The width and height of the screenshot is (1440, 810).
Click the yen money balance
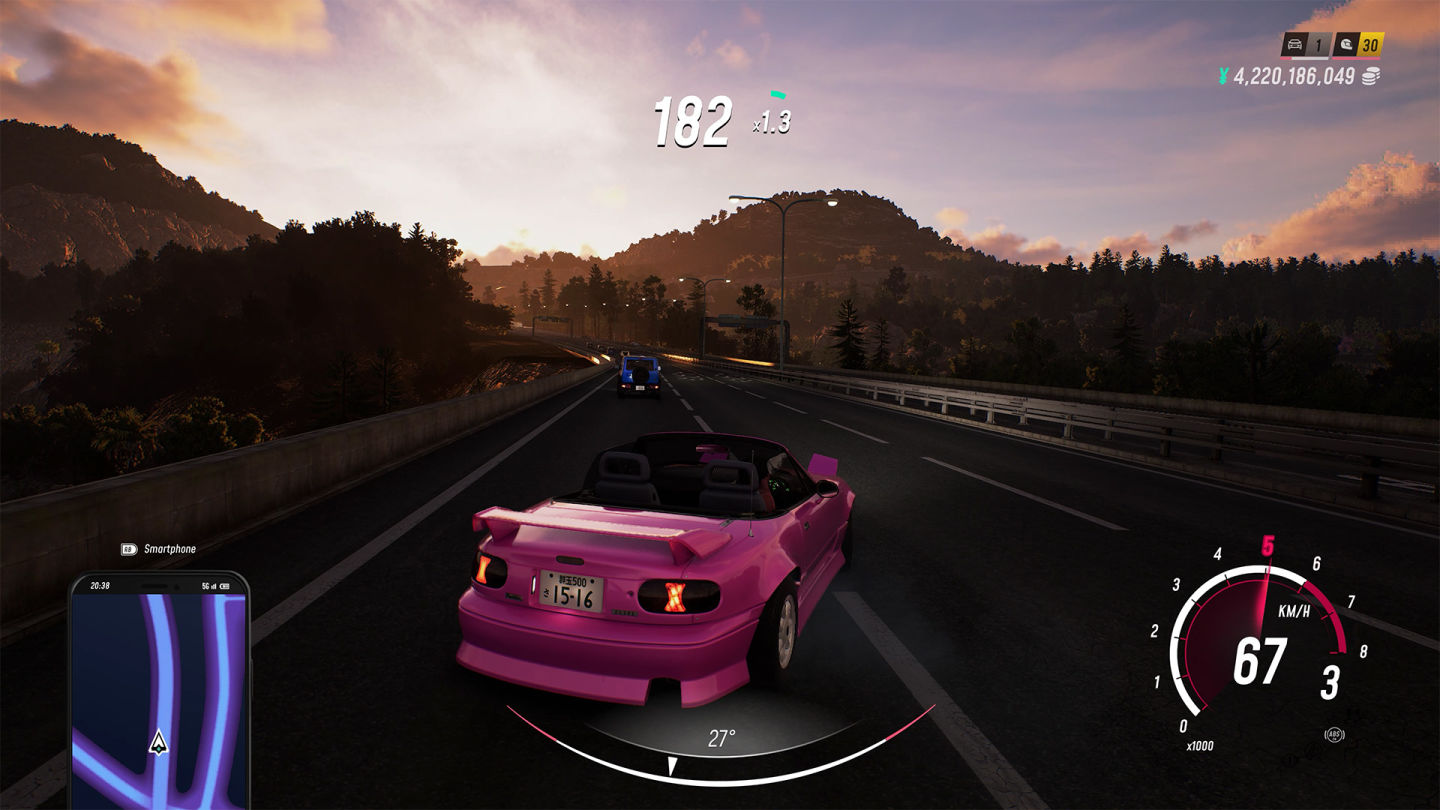point(1294,76)
